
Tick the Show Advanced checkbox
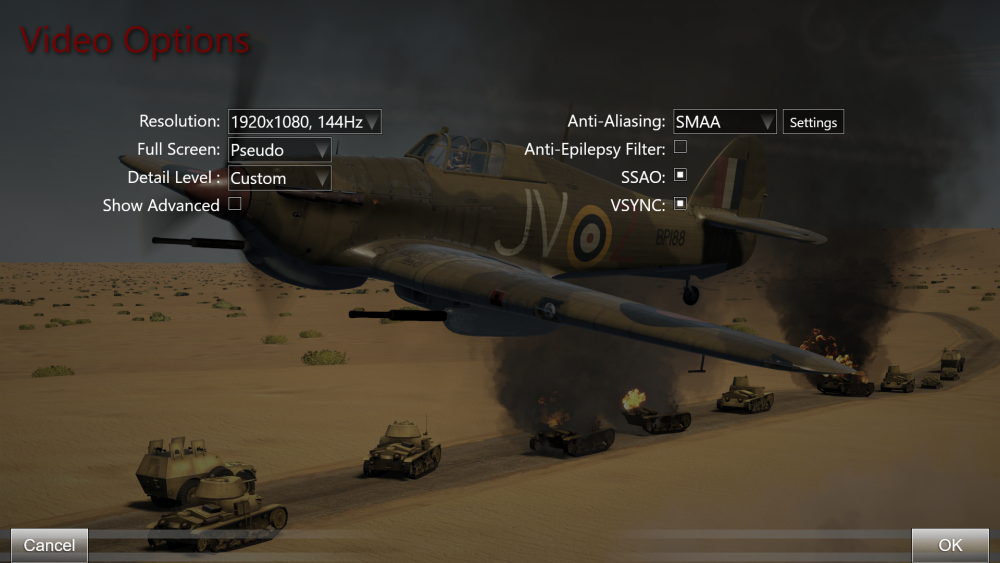click(x=235, y=204)
